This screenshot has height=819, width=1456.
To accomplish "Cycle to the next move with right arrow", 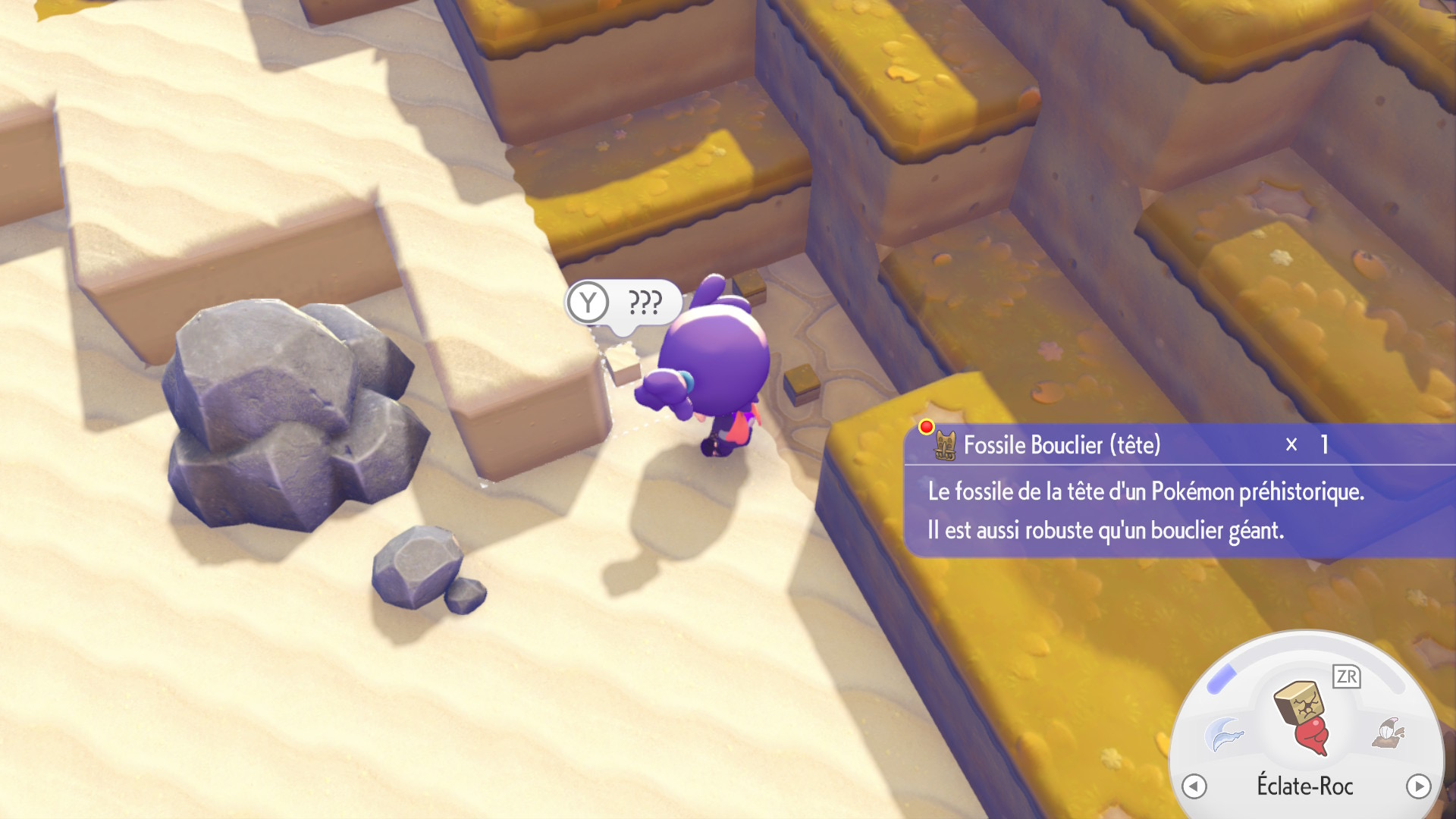I will [x=1418, y=786].
